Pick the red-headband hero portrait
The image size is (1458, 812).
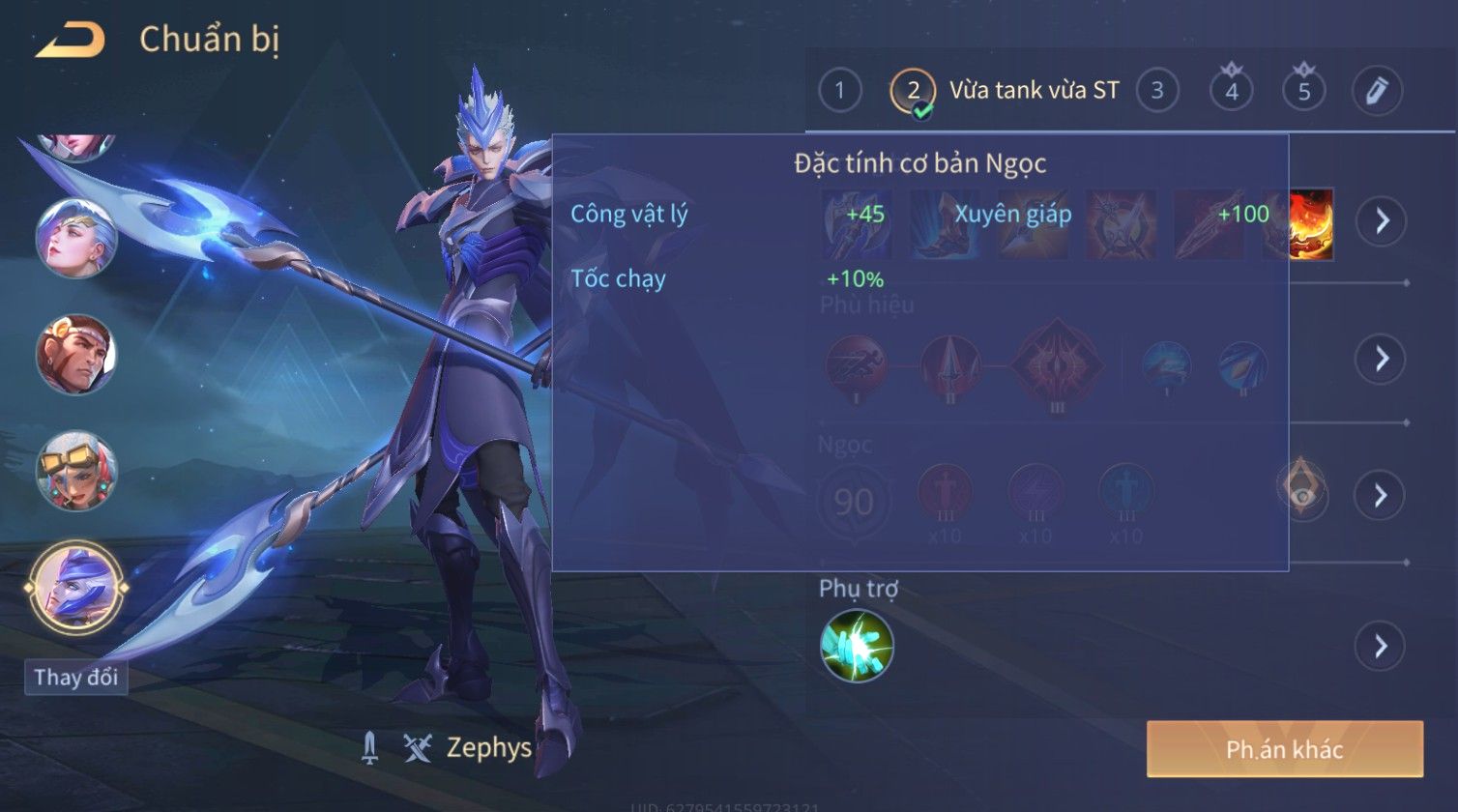(75, 354)
